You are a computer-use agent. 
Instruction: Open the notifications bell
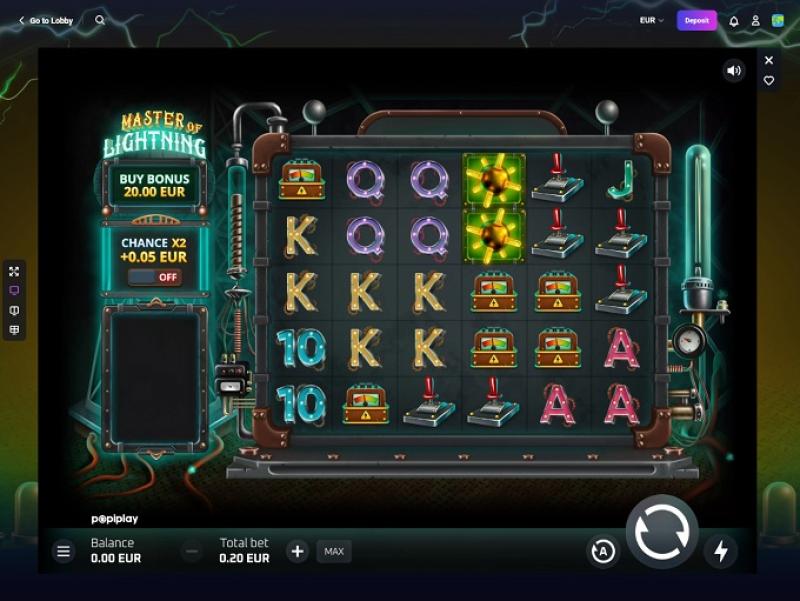(x=734, y=21)
